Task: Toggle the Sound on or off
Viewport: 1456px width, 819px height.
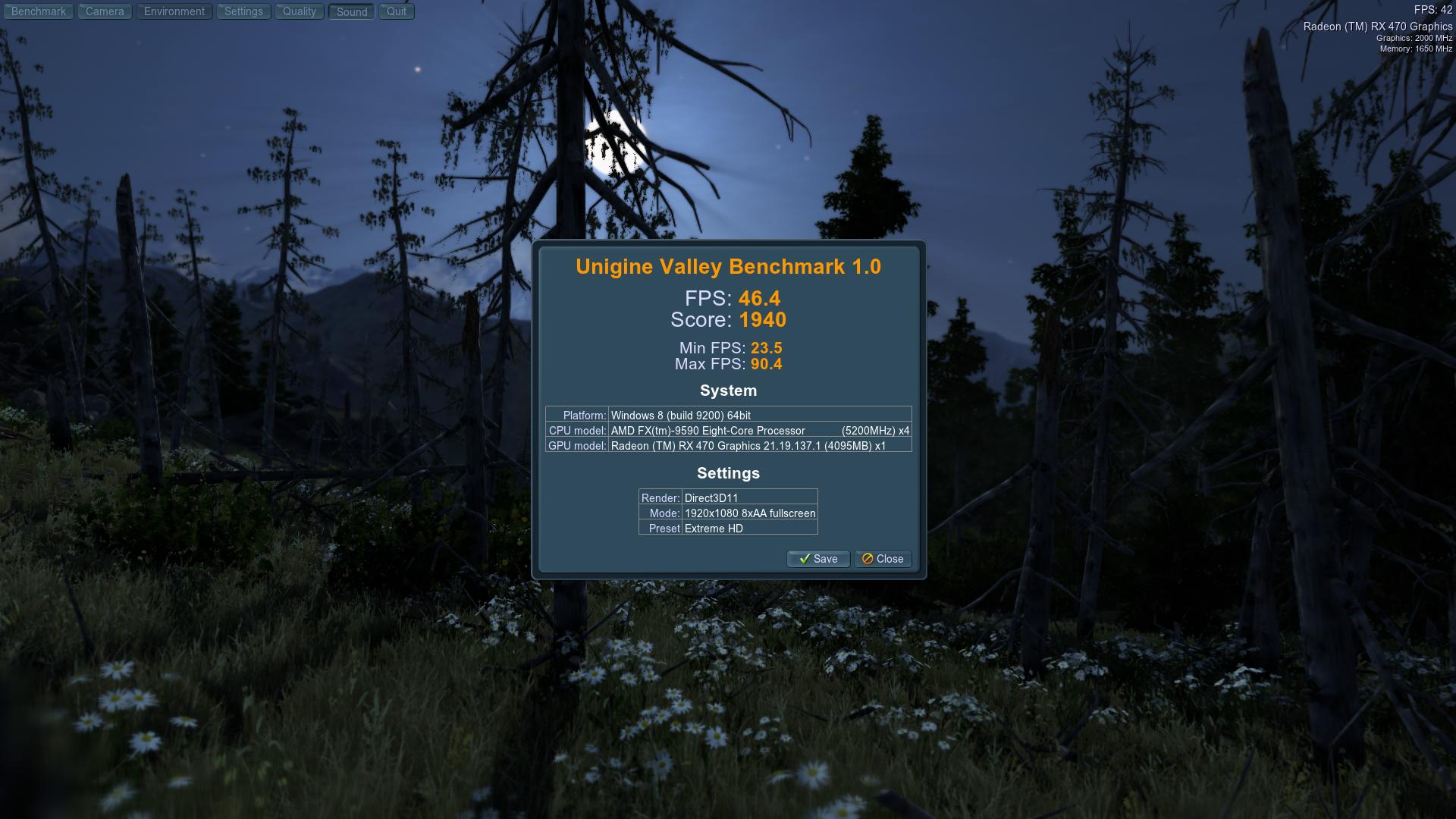Action: [350, 11]
